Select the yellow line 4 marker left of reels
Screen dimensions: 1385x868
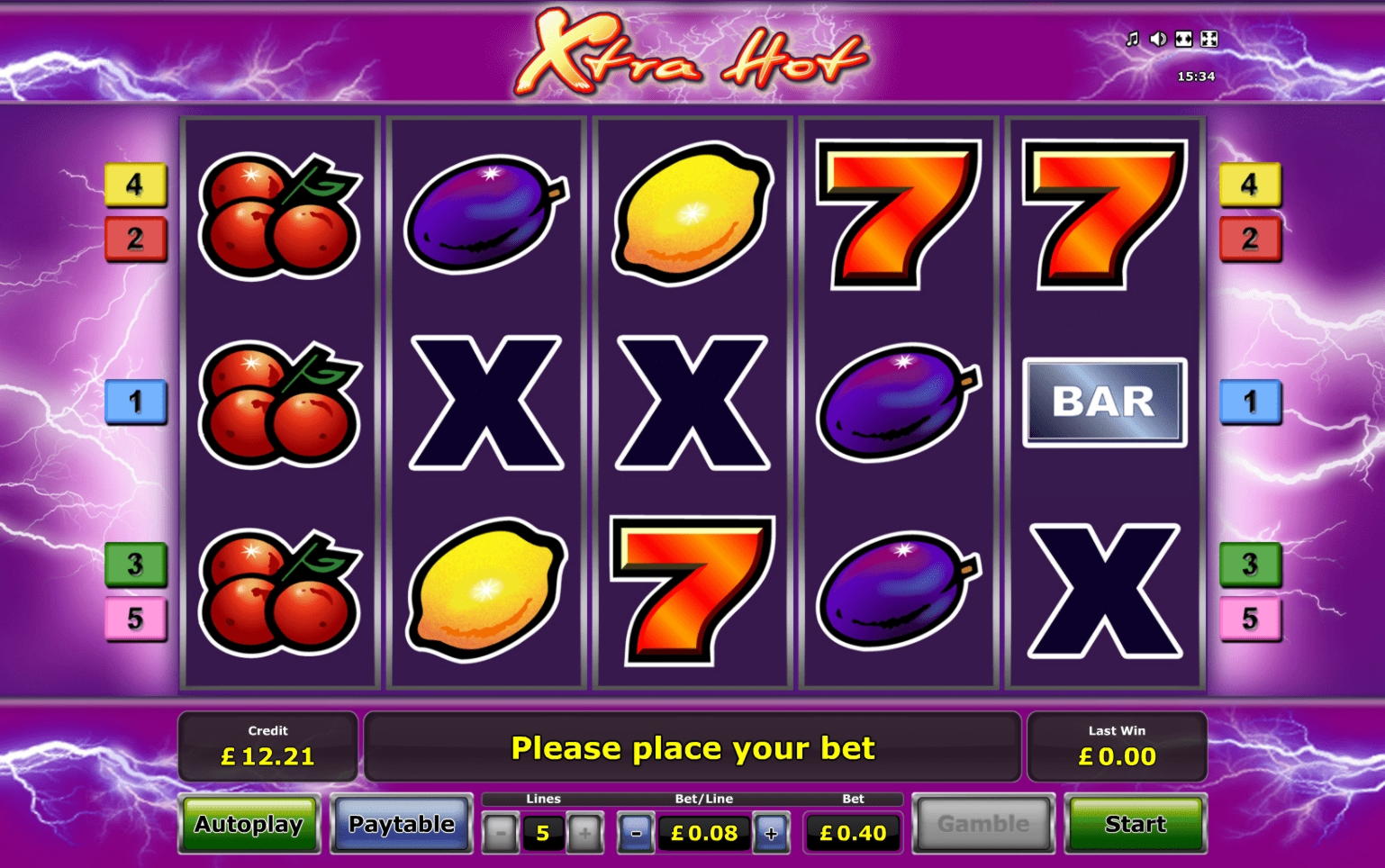pos(135,185)
